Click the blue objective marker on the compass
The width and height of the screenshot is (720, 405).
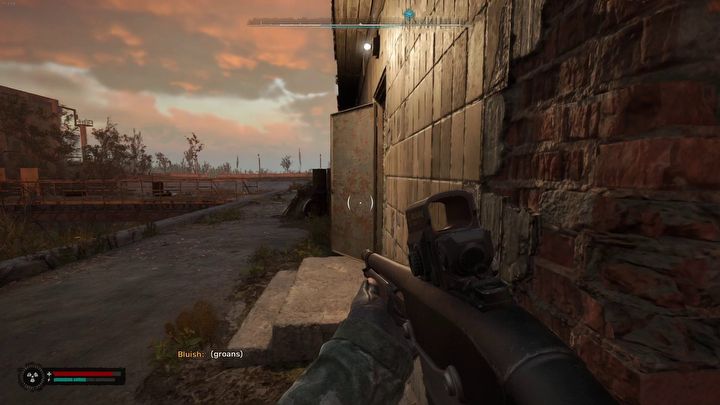409,15
